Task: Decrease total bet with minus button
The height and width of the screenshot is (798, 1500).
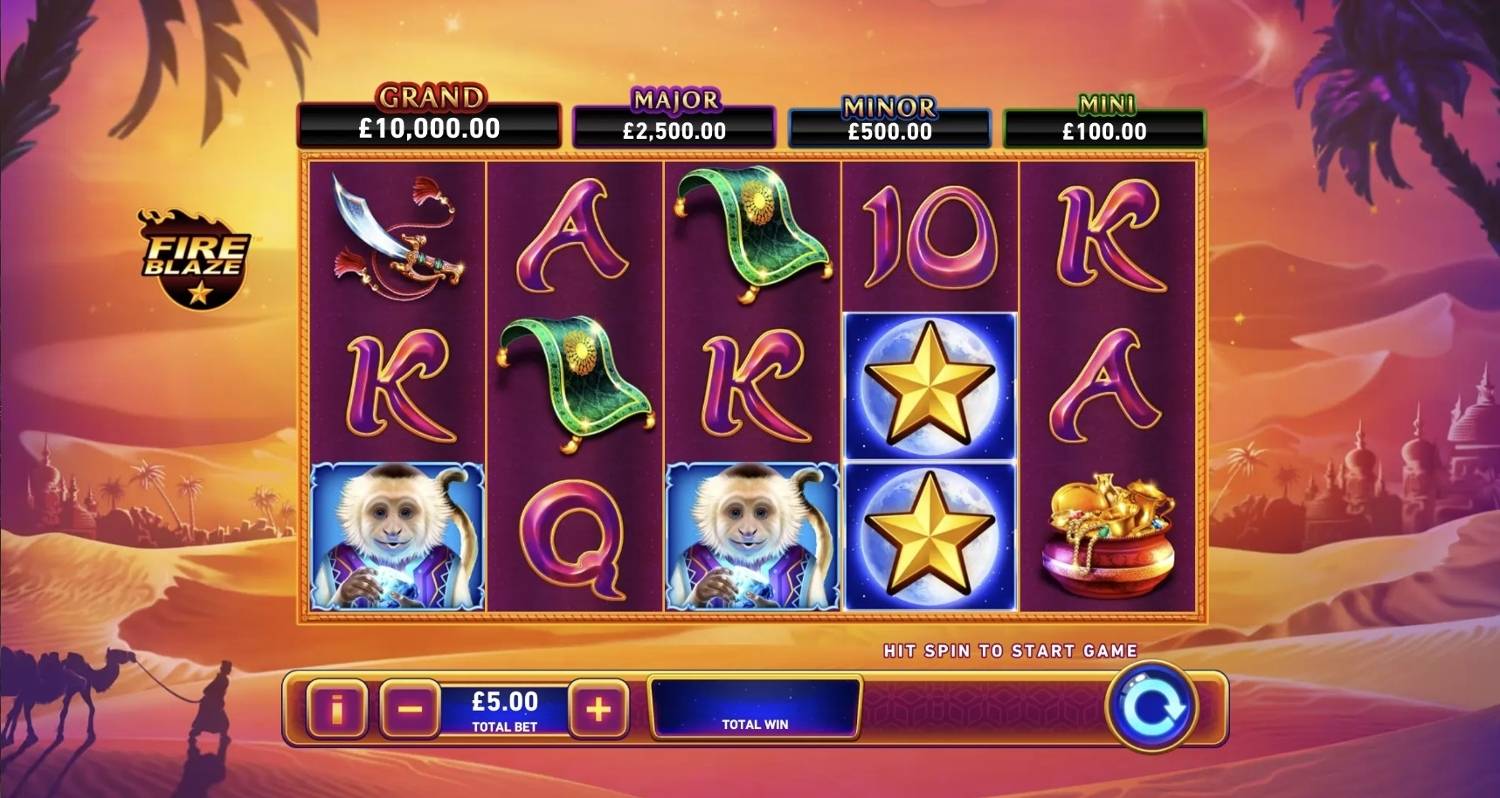Action: (x=409, y=709)
